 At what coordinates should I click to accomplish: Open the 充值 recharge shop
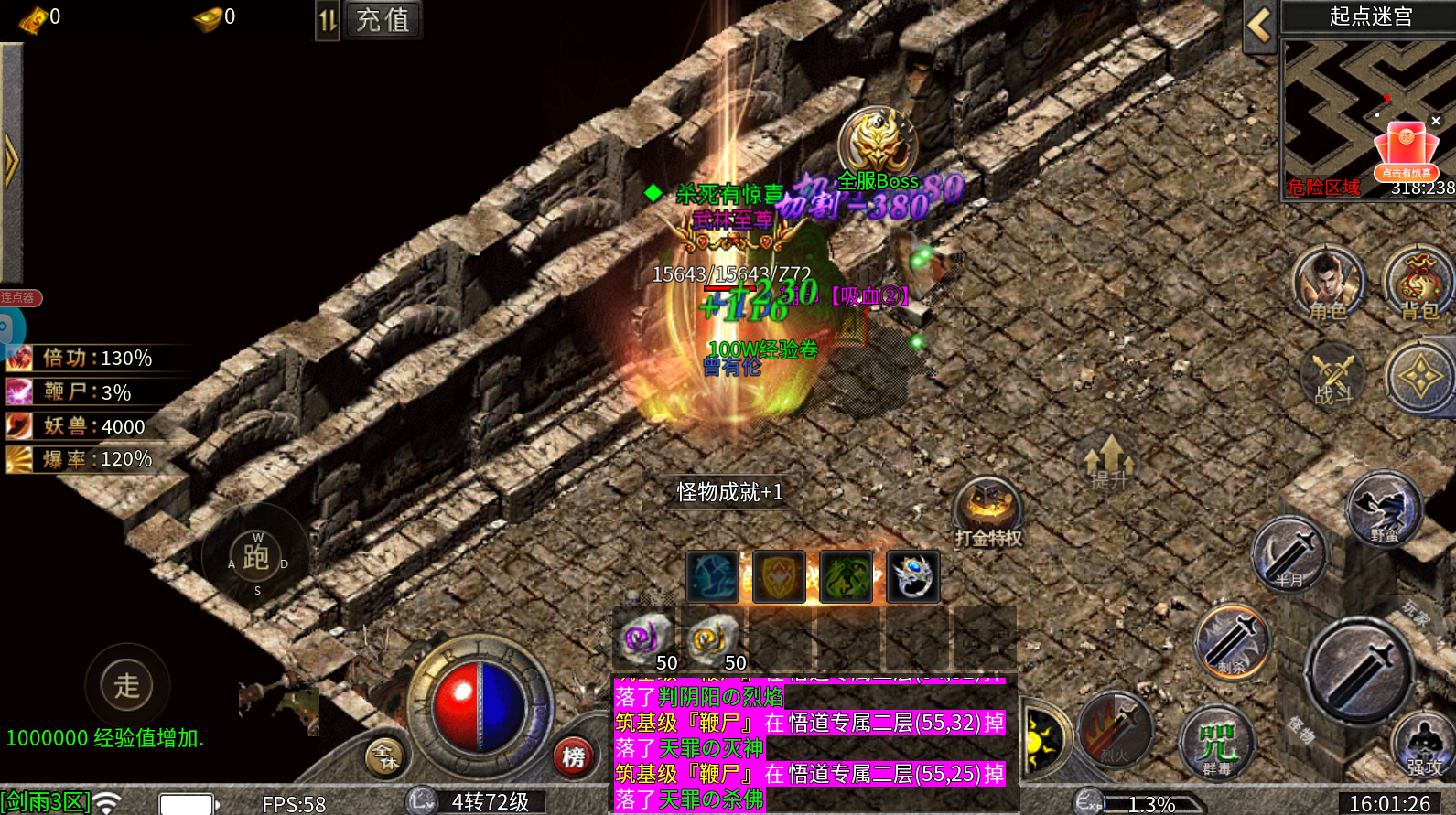pos(383,19)
